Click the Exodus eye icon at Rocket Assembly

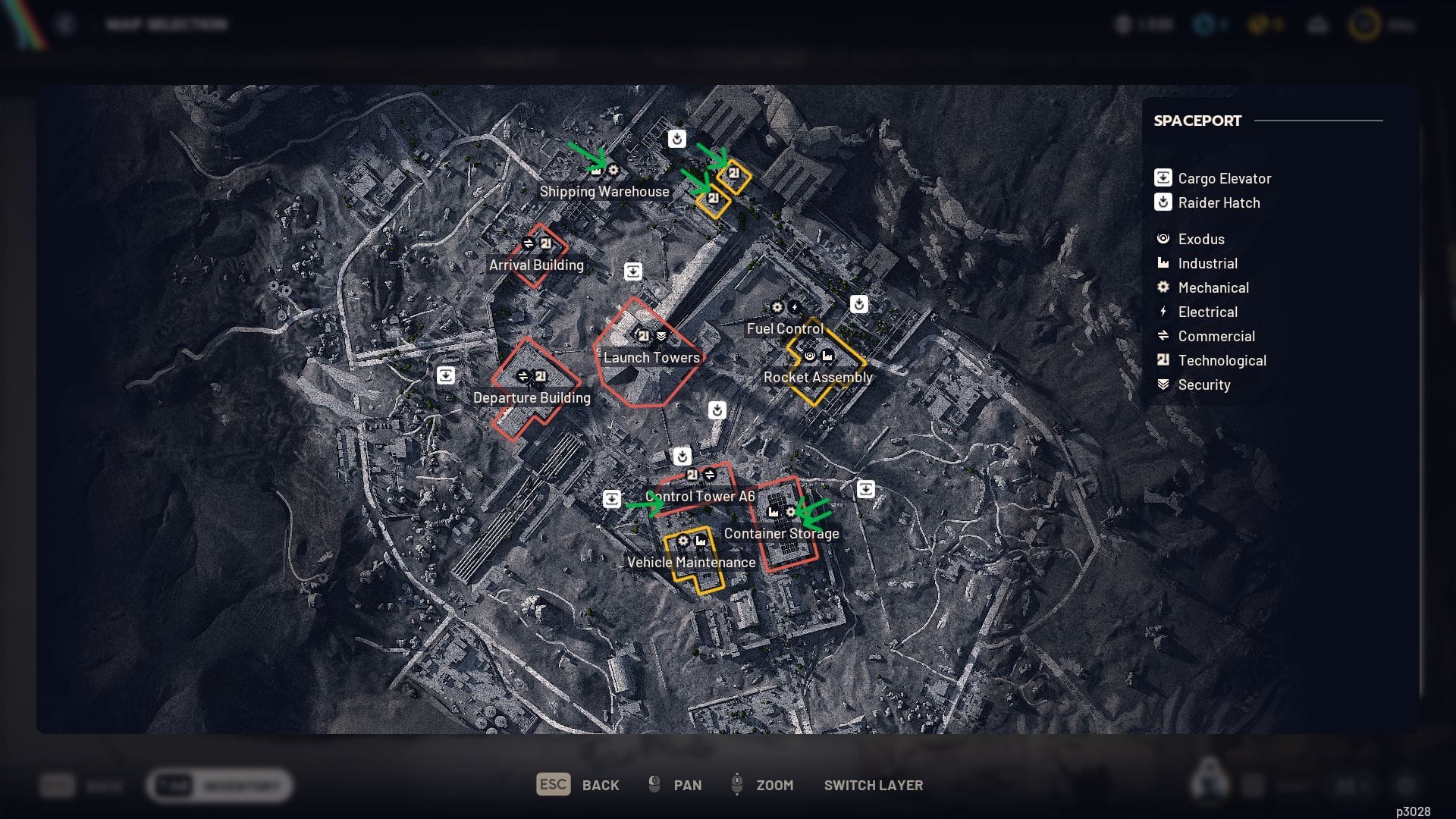point(810,356)
